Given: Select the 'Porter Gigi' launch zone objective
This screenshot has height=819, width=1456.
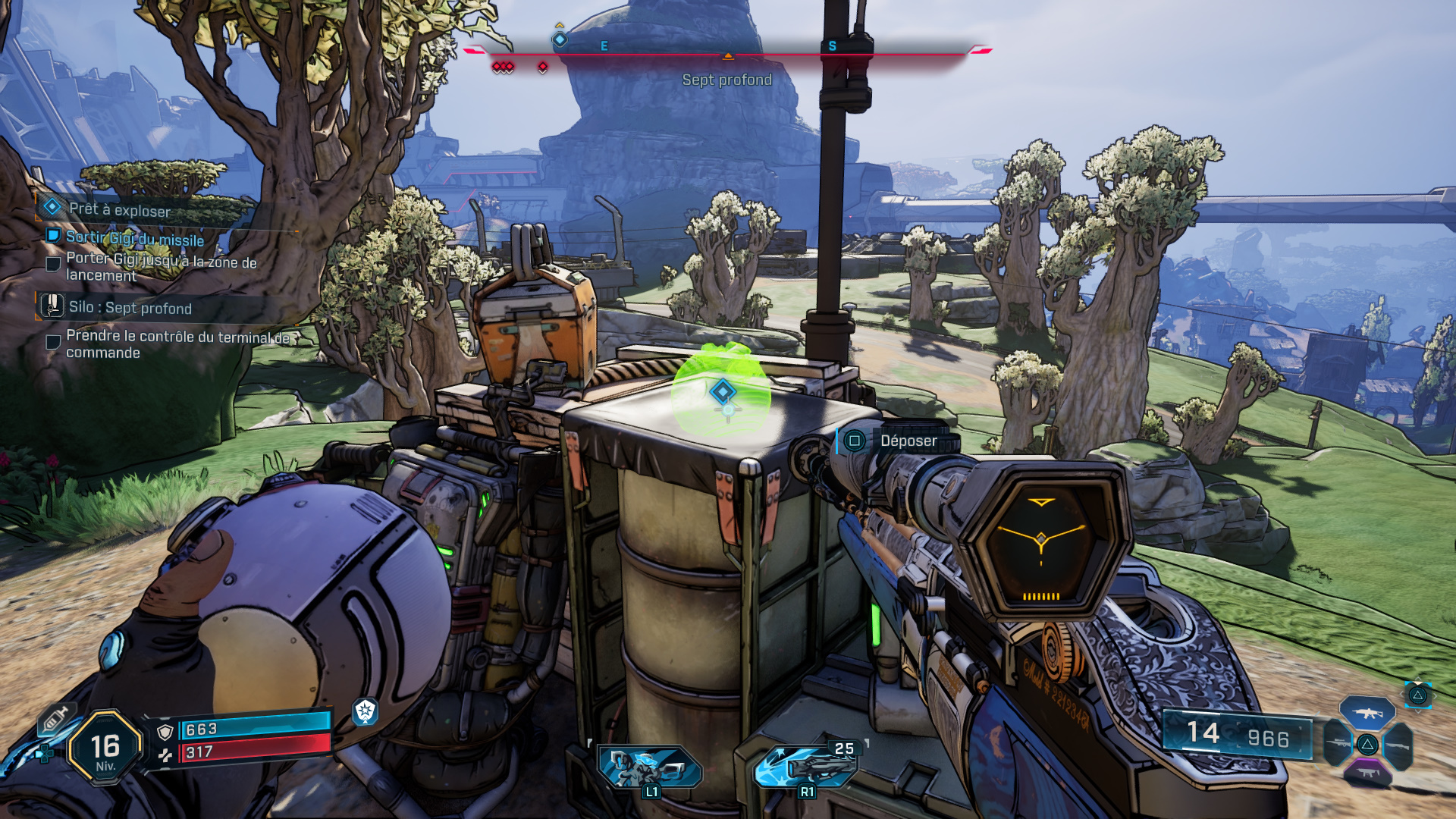Looking at the screenshot, I should click(161, 267).
